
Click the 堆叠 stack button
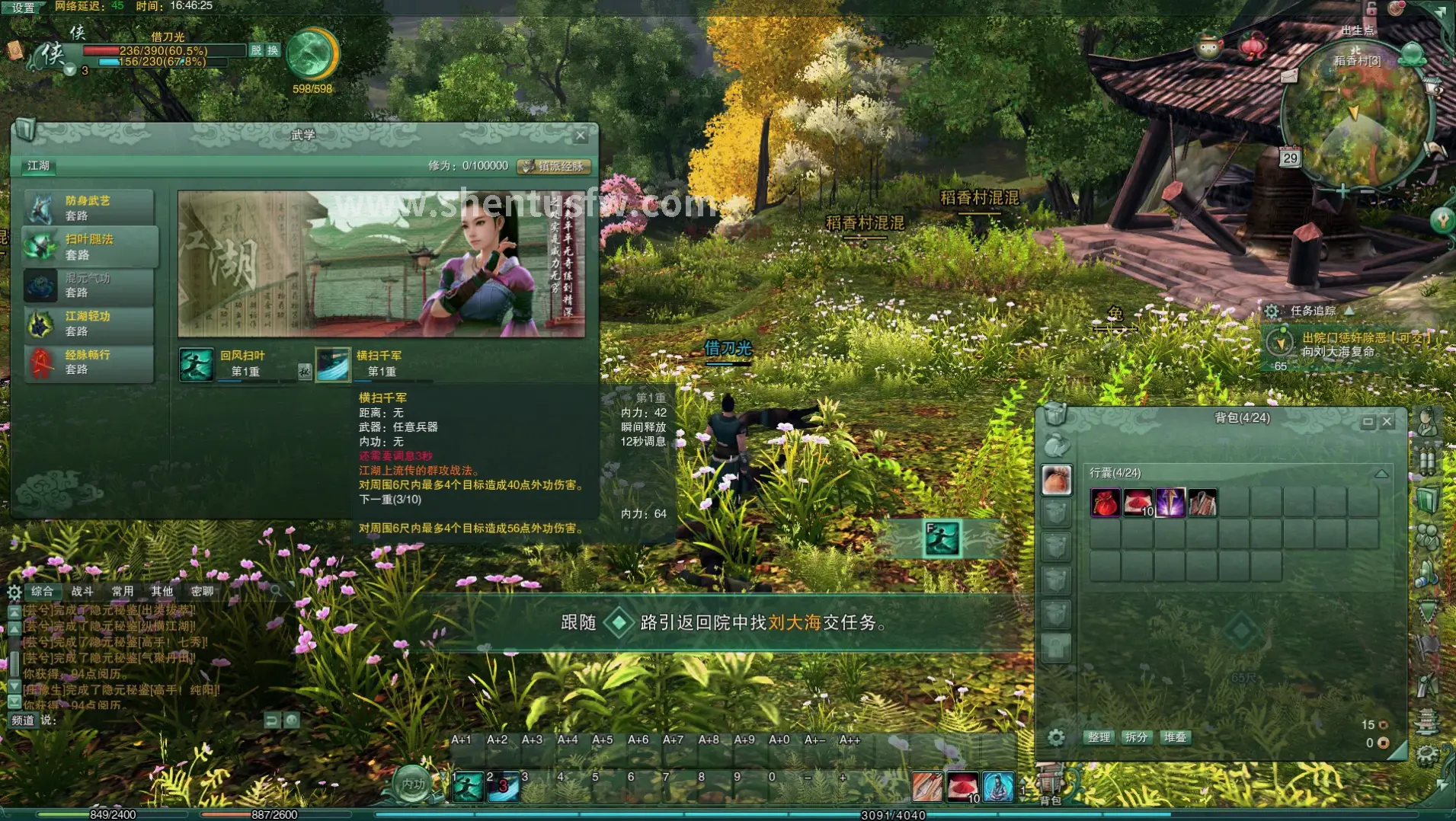1175,737
